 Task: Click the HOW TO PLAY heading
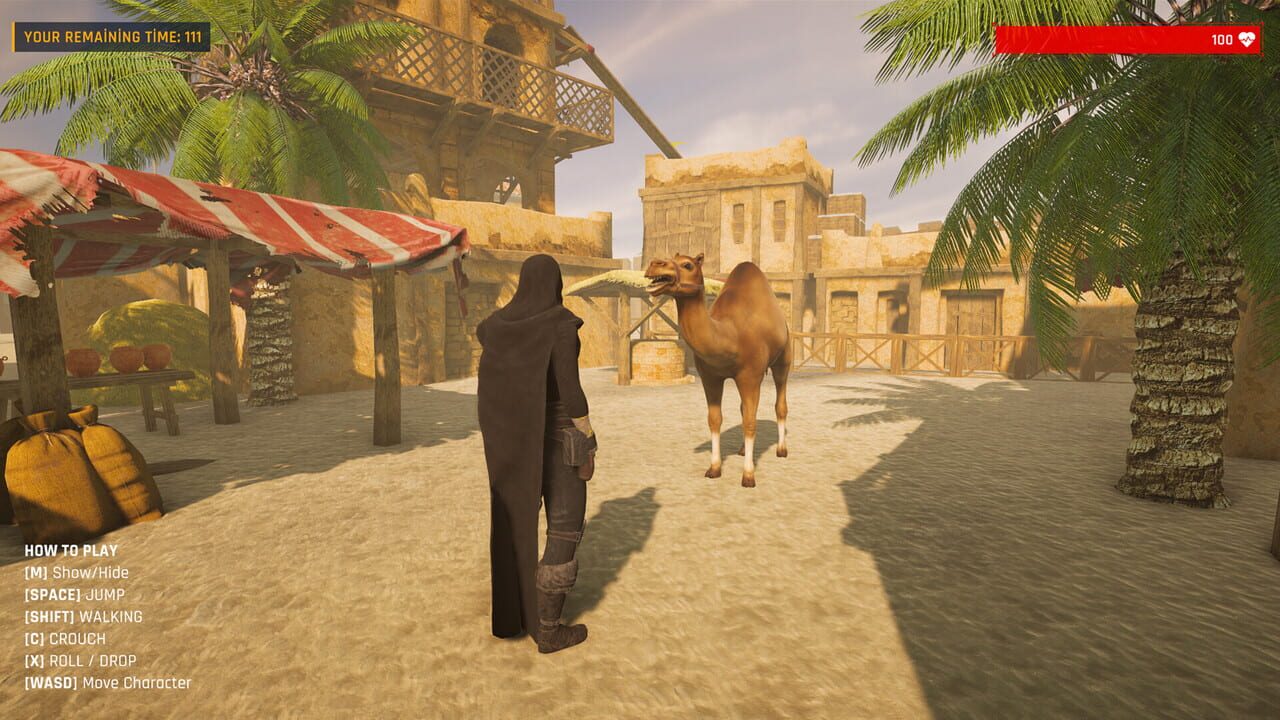coord(70,550)
